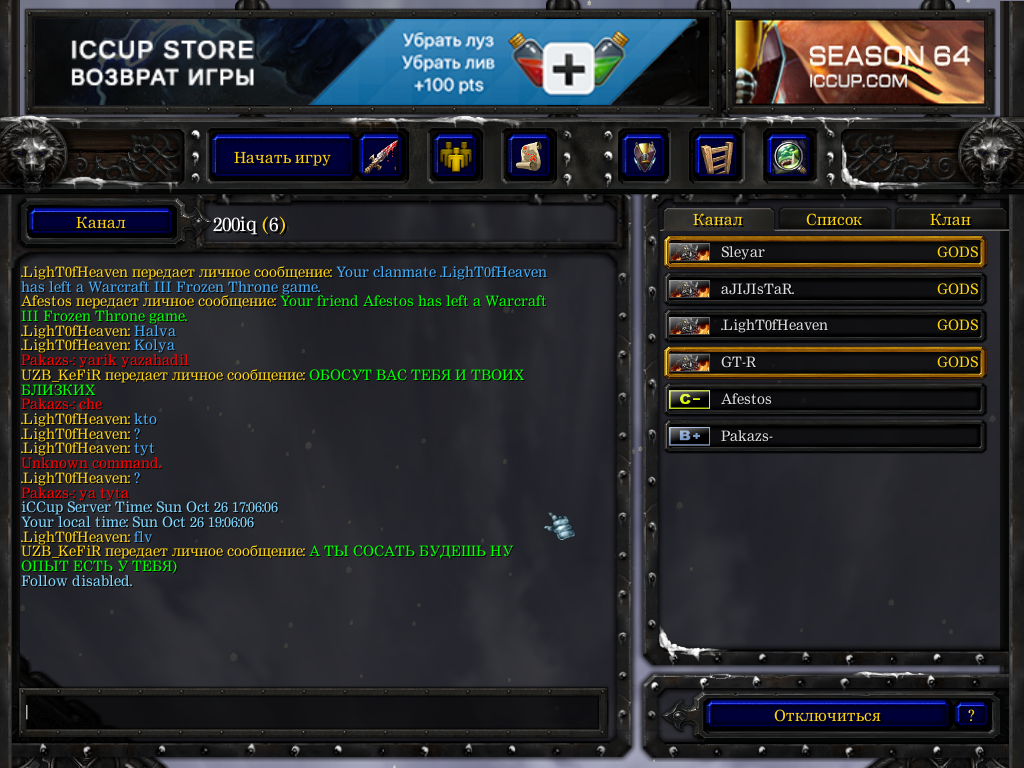Viewport: 1024px width, 768px height.
Task: Open the ICCUP Store banner ad
Action: tap(367, 62)
